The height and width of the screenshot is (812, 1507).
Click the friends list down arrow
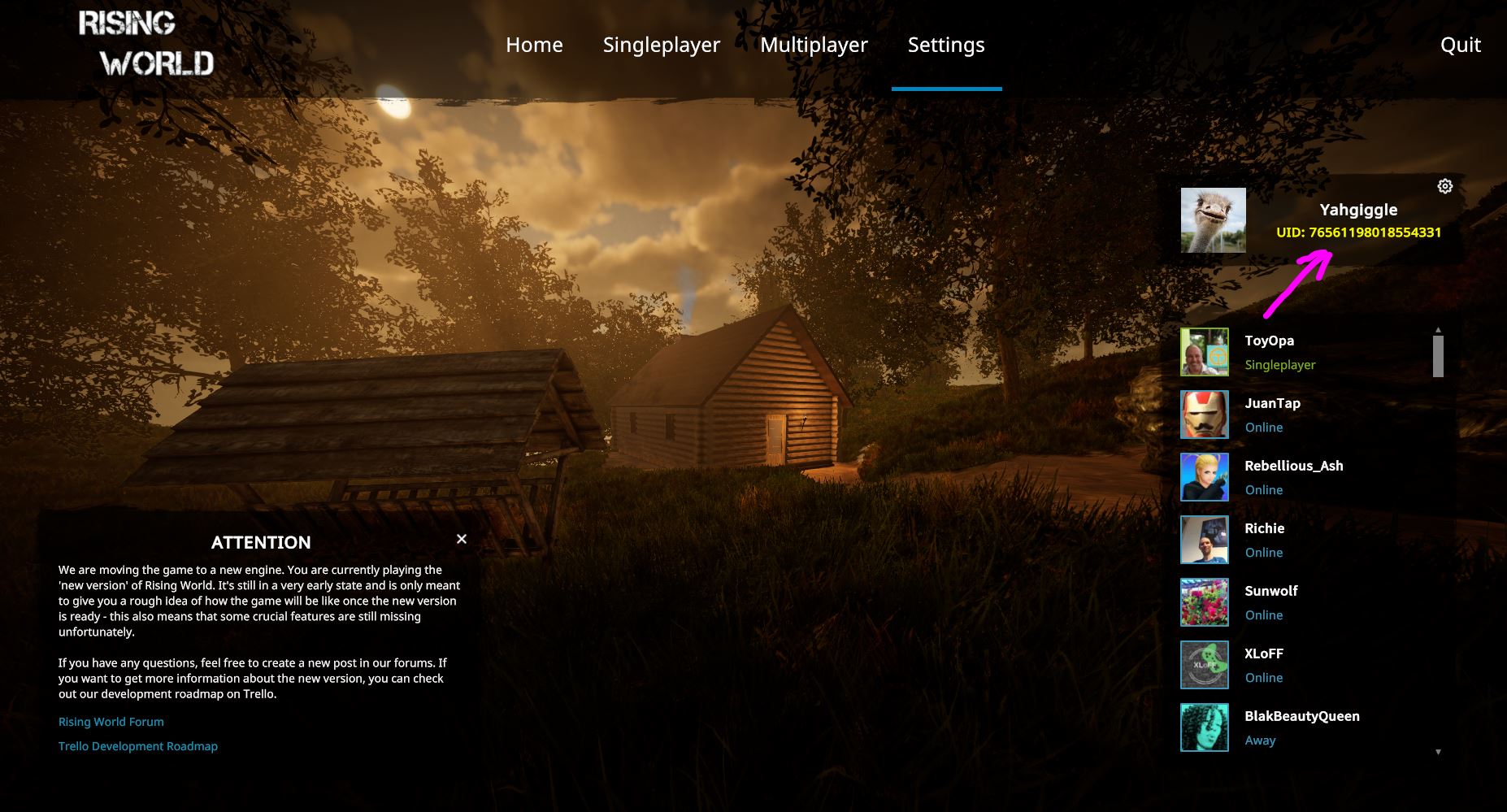tap(1438, 752)
